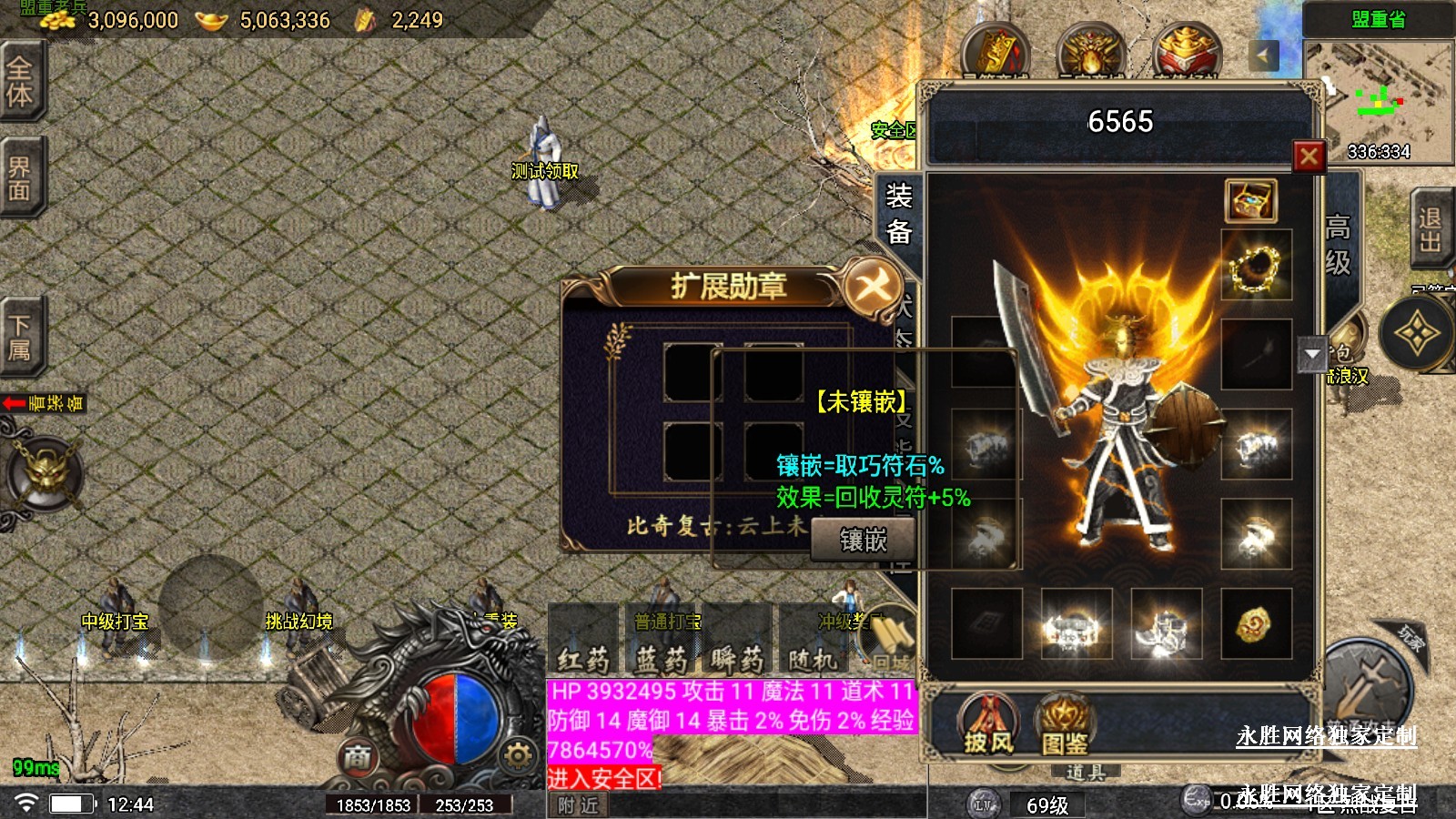
Task: Open the 商 shop button
Action: click(358, 755)
